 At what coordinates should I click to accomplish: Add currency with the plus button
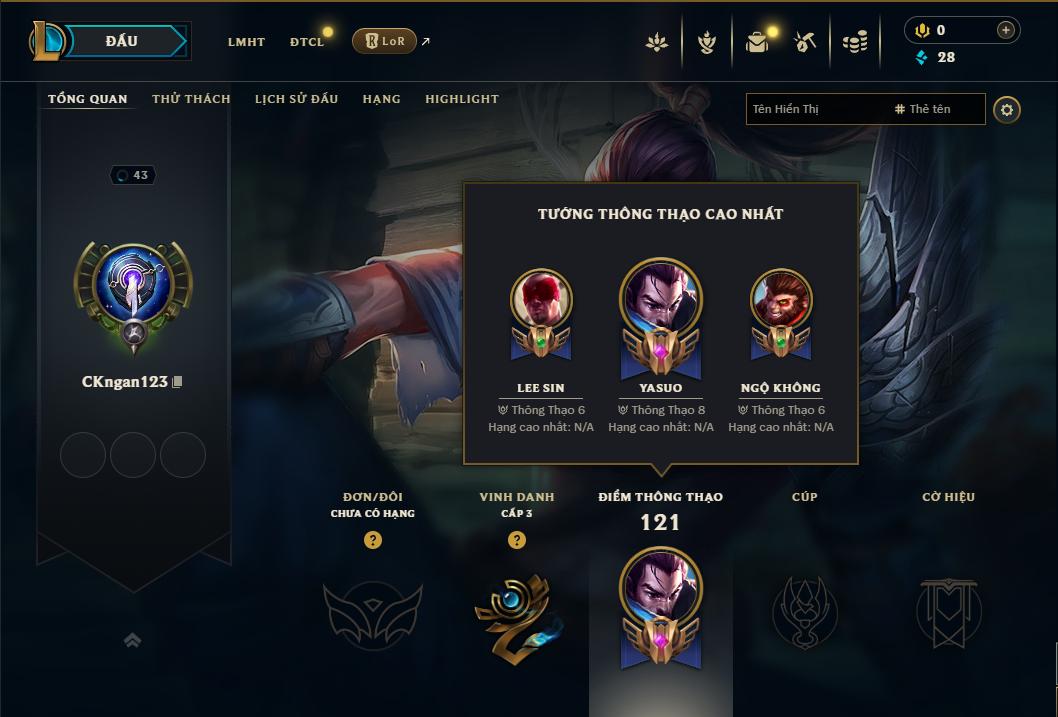click(1006, 30)
